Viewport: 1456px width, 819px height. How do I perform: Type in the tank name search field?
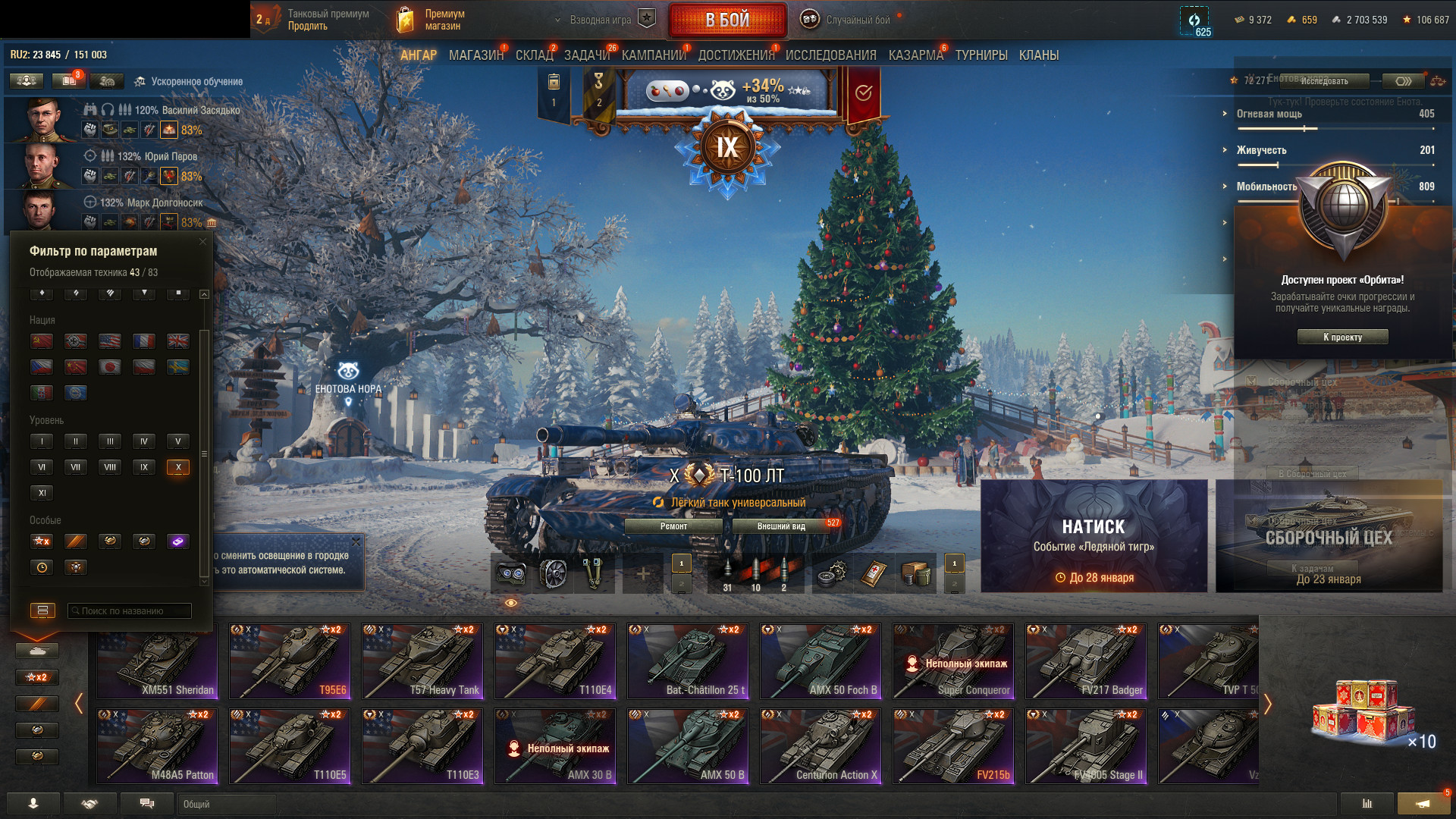pos(129,610)
